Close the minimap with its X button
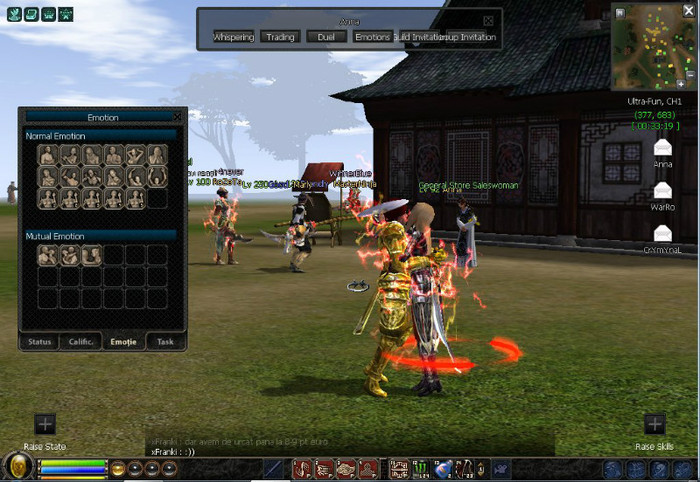 pyautogui.click(x=689, y=12)
